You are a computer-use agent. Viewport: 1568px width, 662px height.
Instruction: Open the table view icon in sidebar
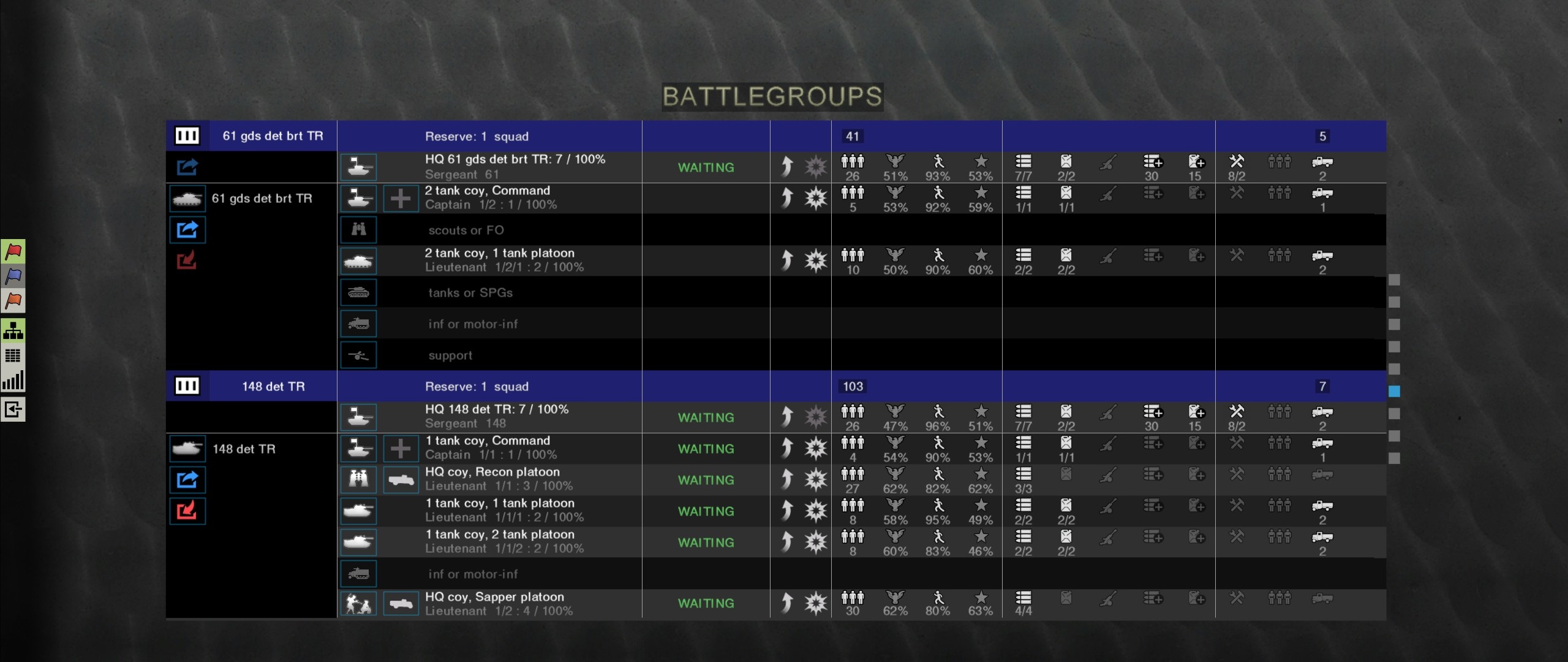tap(13, 356)
